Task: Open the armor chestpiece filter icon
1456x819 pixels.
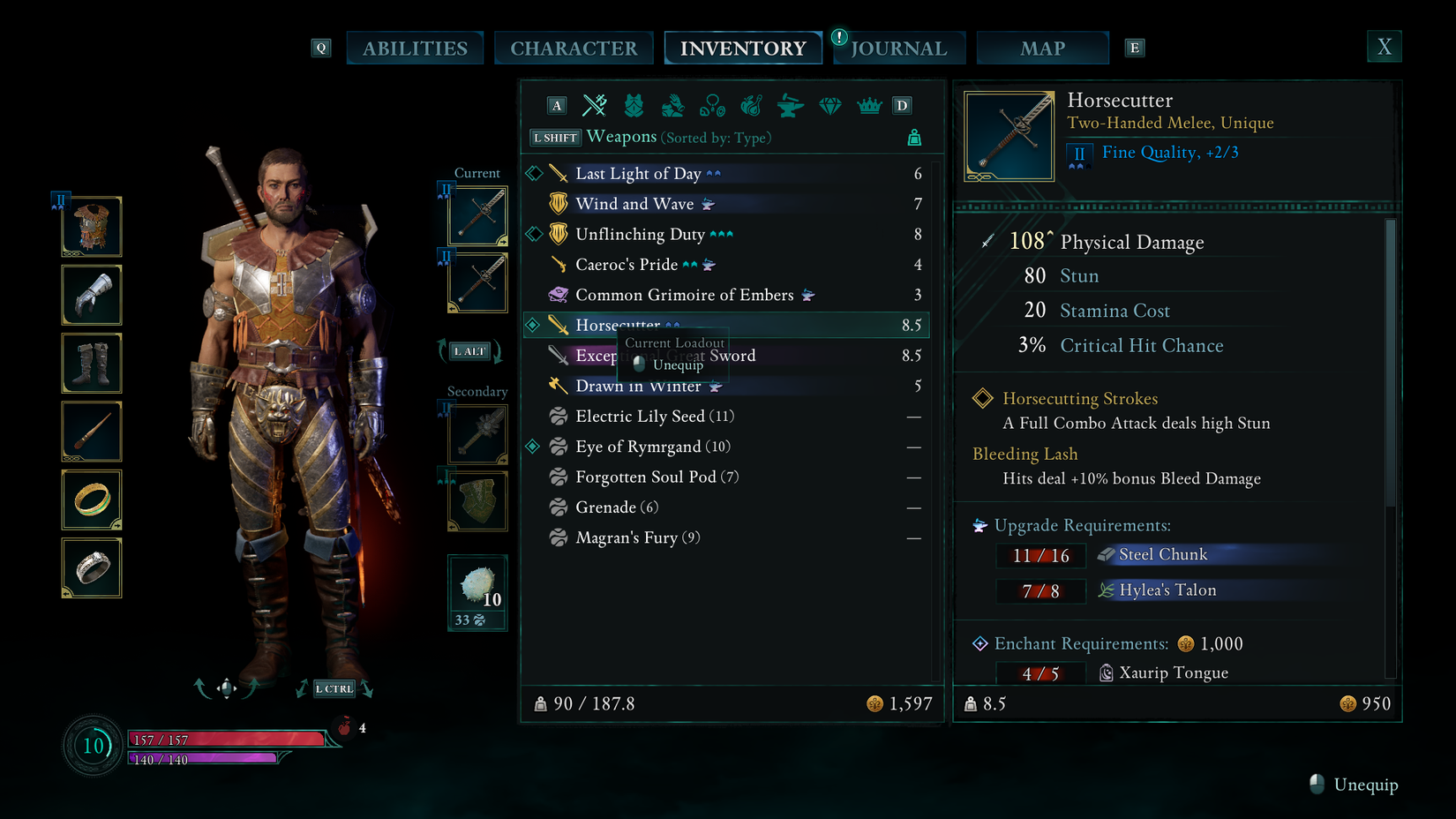Action: (634, 105)
